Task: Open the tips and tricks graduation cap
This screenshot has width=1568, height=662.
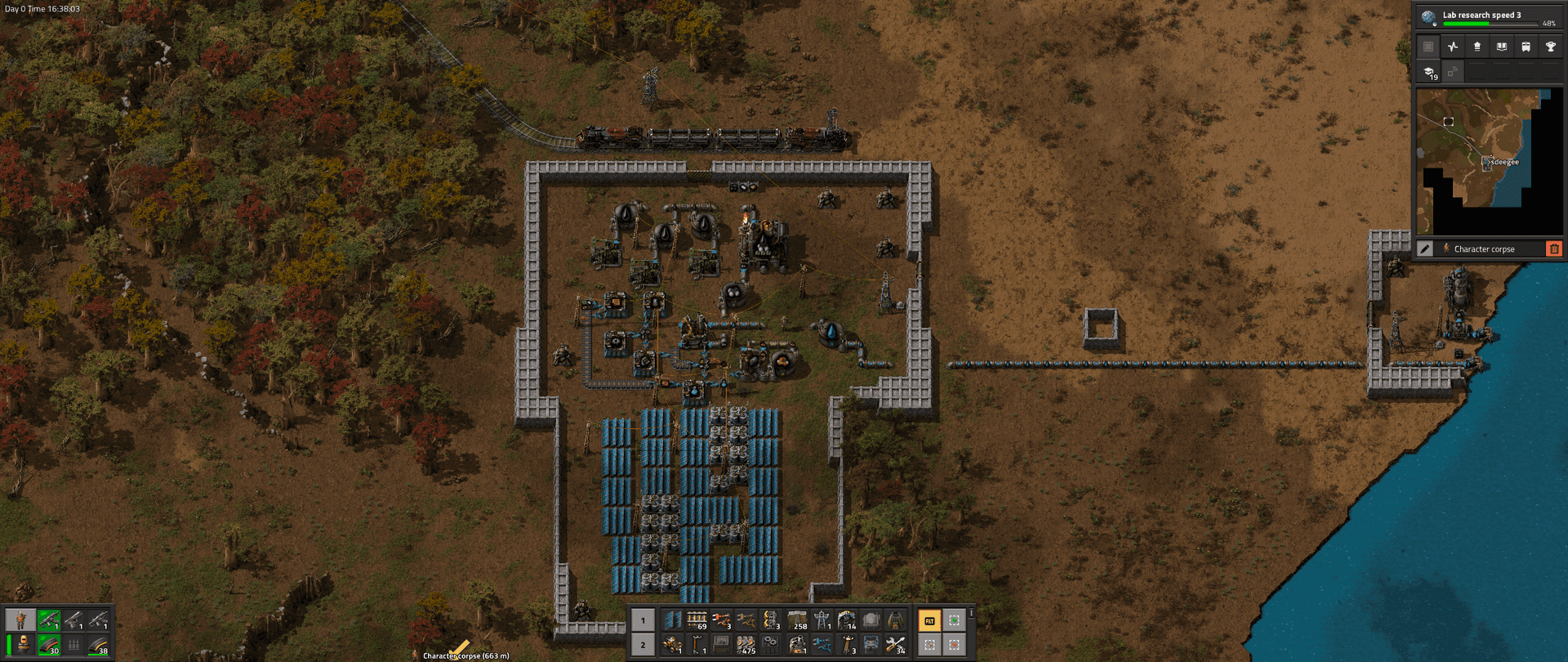Action: coord(1428,72)
